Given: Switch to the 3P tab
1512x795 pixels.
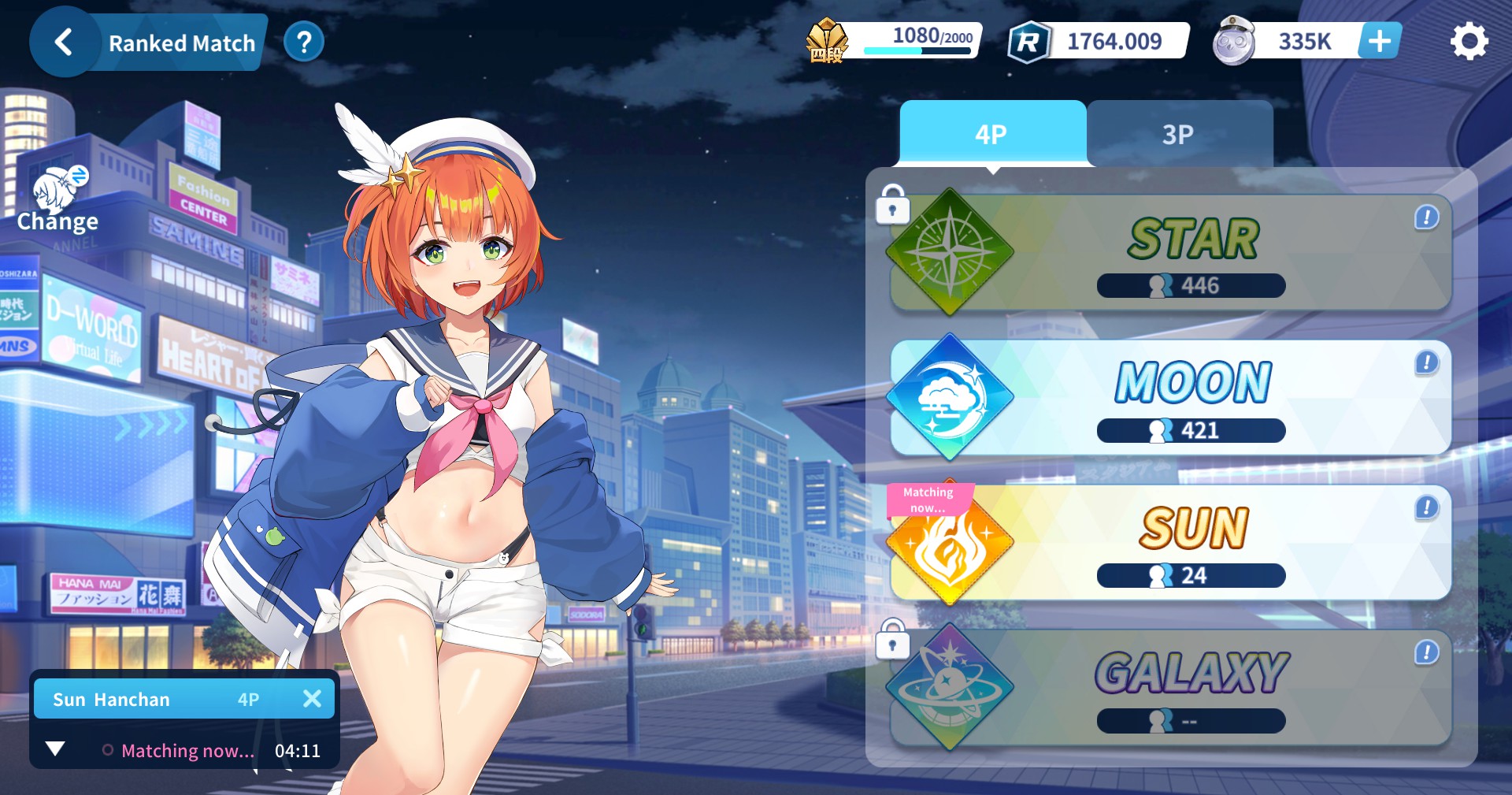Looking at the screenshot, I should pyautogui.click(x=1178, y=134).
